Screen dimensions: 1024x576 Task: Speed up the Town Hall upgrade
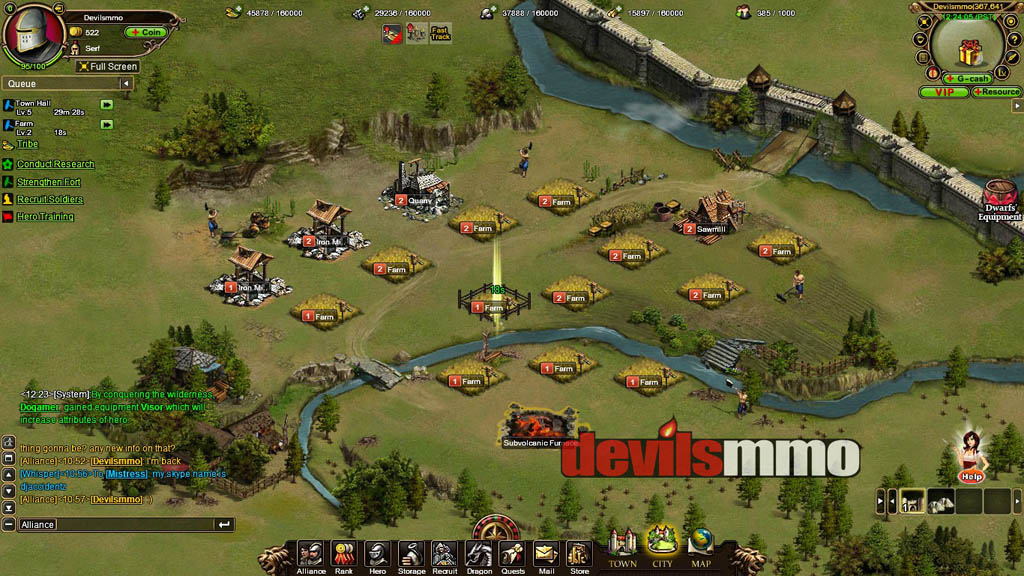click(106, 104)
